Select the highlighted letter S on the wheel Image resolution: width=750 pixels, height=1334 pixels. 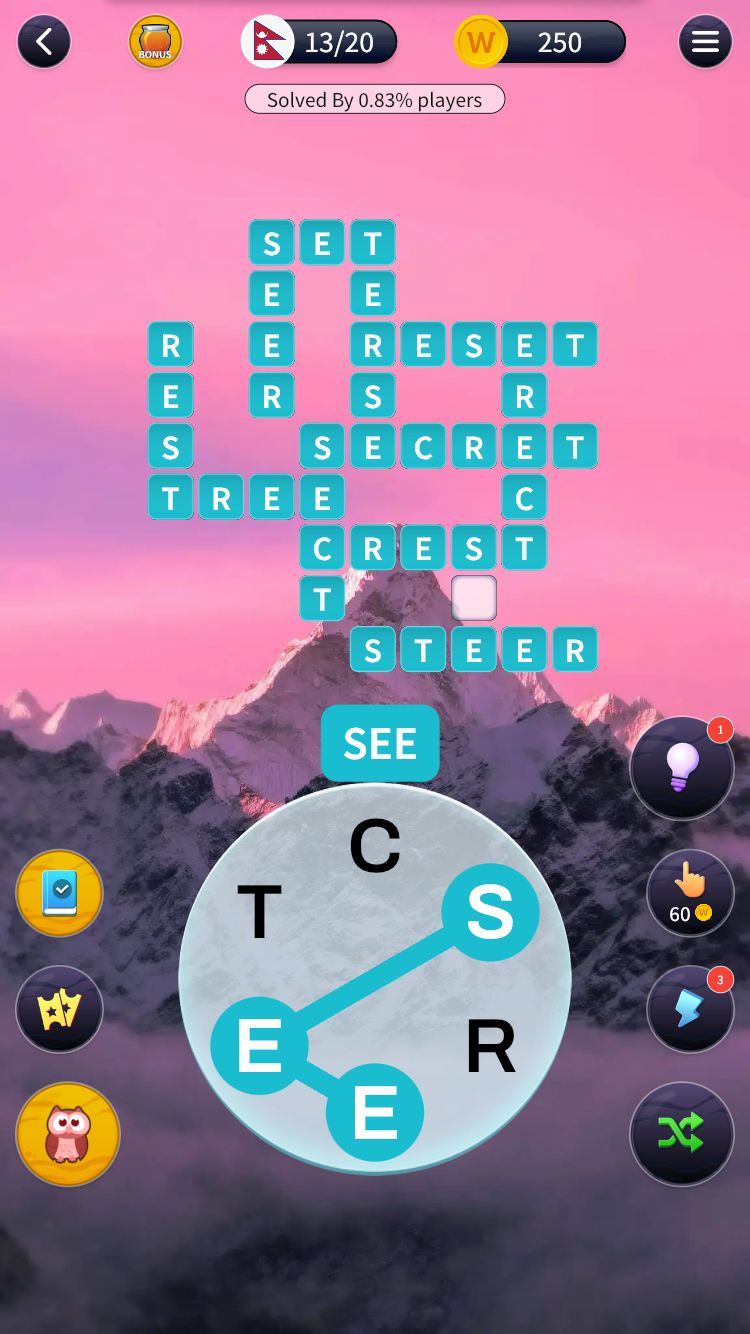(490, 912)
